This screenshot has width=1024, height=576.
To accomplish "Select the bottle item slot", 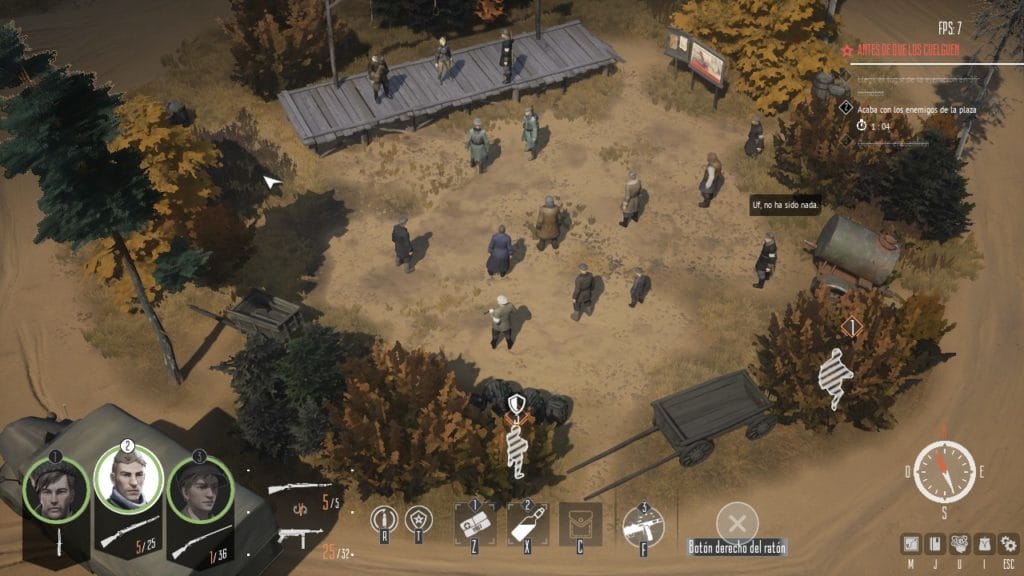I will tap(527, 523).
